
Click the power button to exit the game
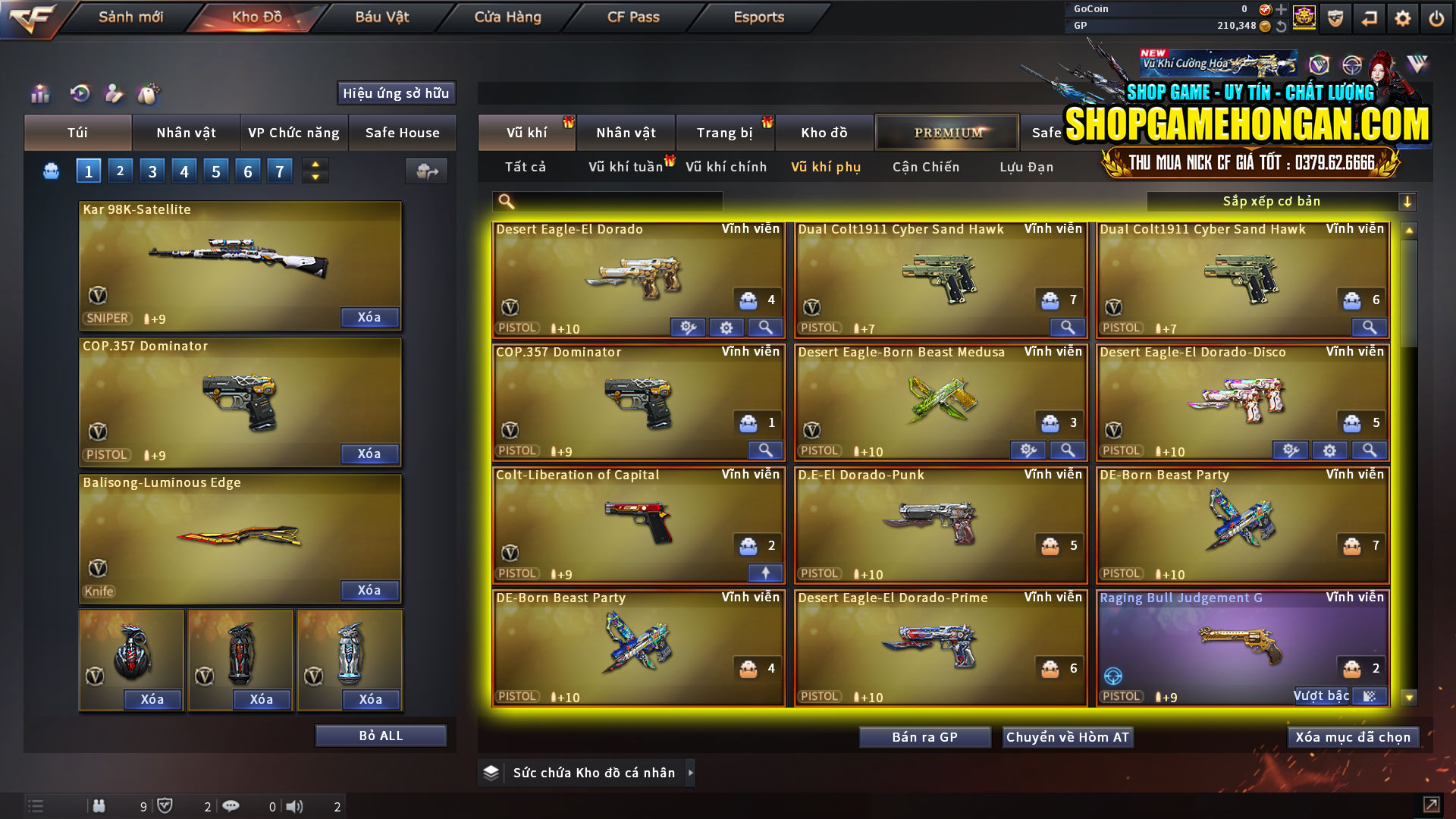[1436, 17]
